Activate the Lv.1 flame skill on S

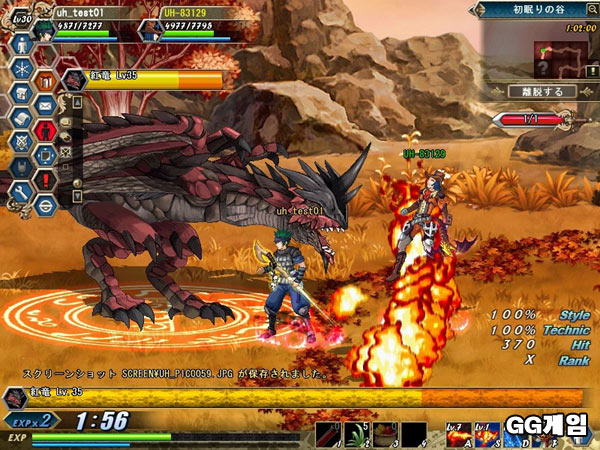pyautogui.click(x=487, y=433)
